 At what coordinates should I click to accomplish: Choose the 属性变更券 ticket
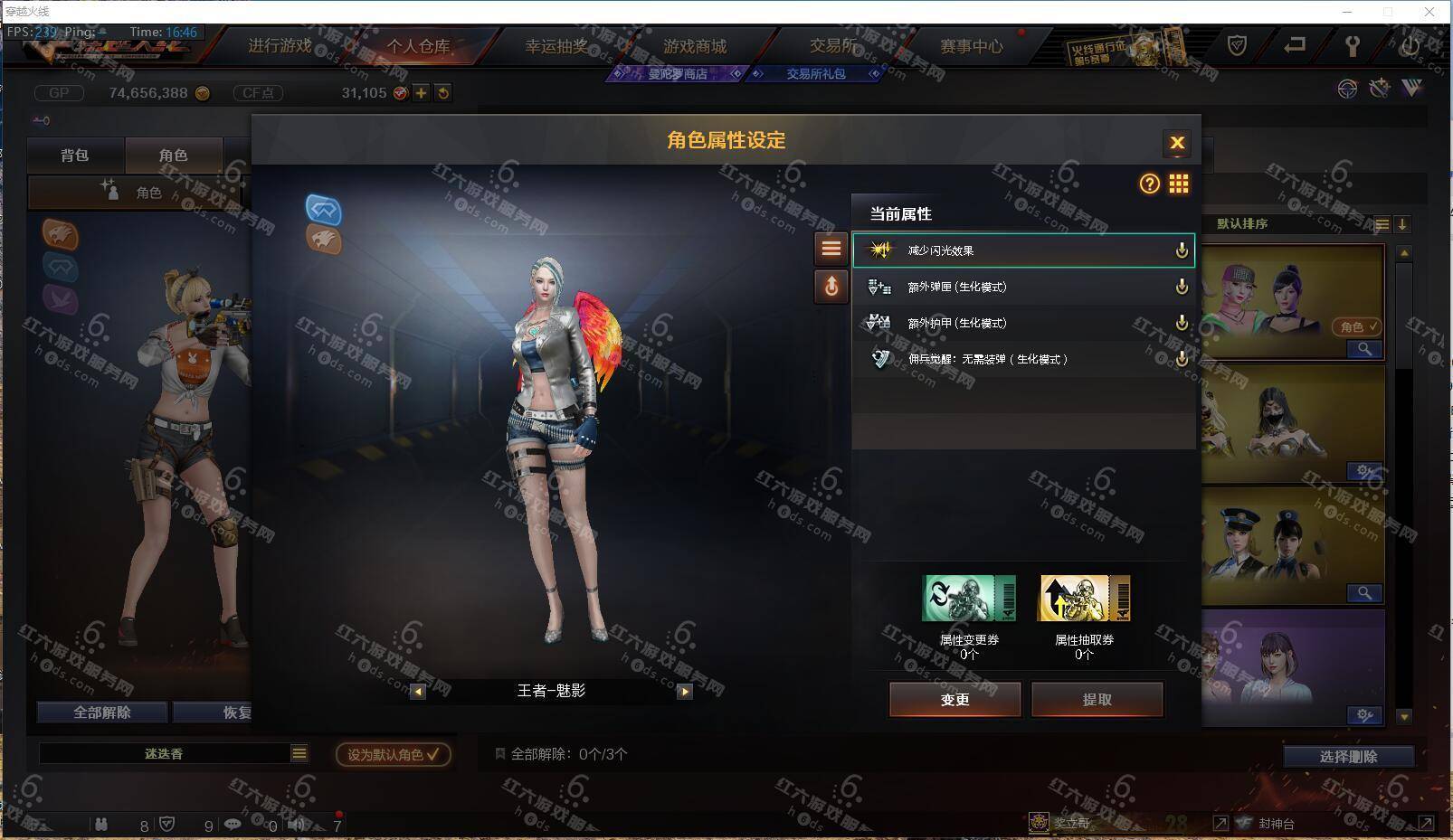coord(968,599)
